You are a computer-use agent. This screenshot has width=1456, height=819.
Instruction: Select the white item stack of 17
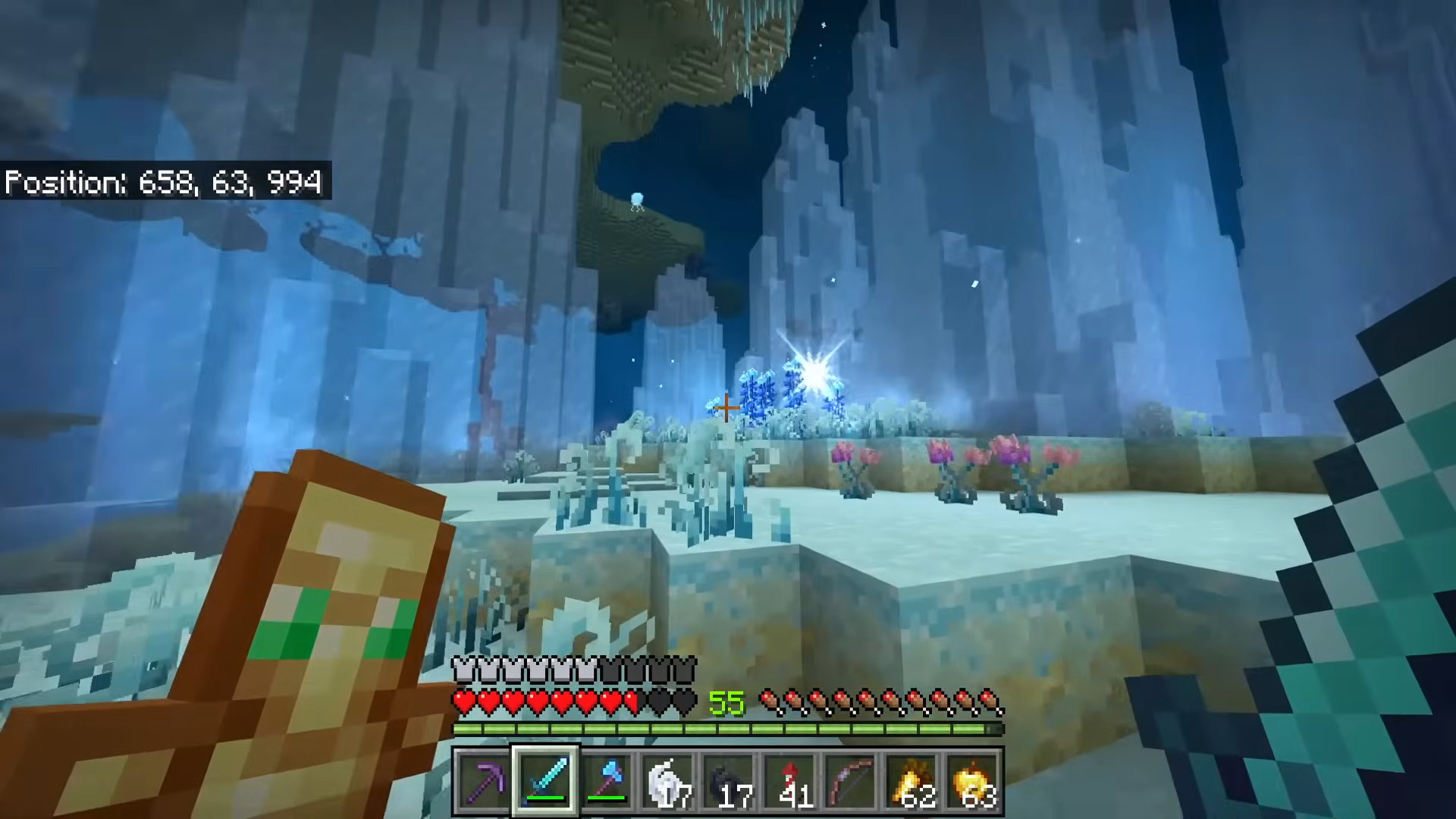click(x=667, y=781)
